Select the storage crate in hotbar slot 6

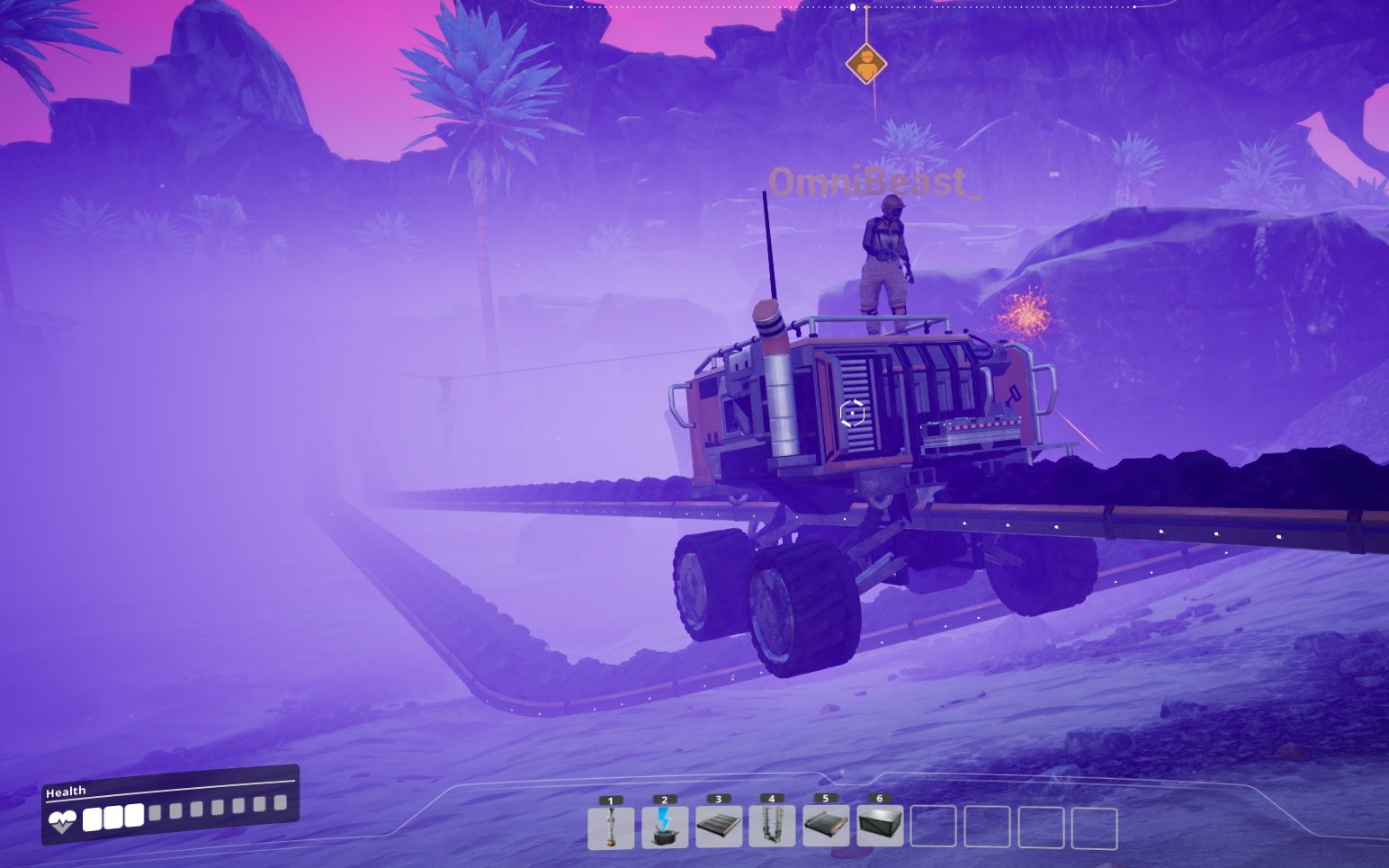[879, 826]
